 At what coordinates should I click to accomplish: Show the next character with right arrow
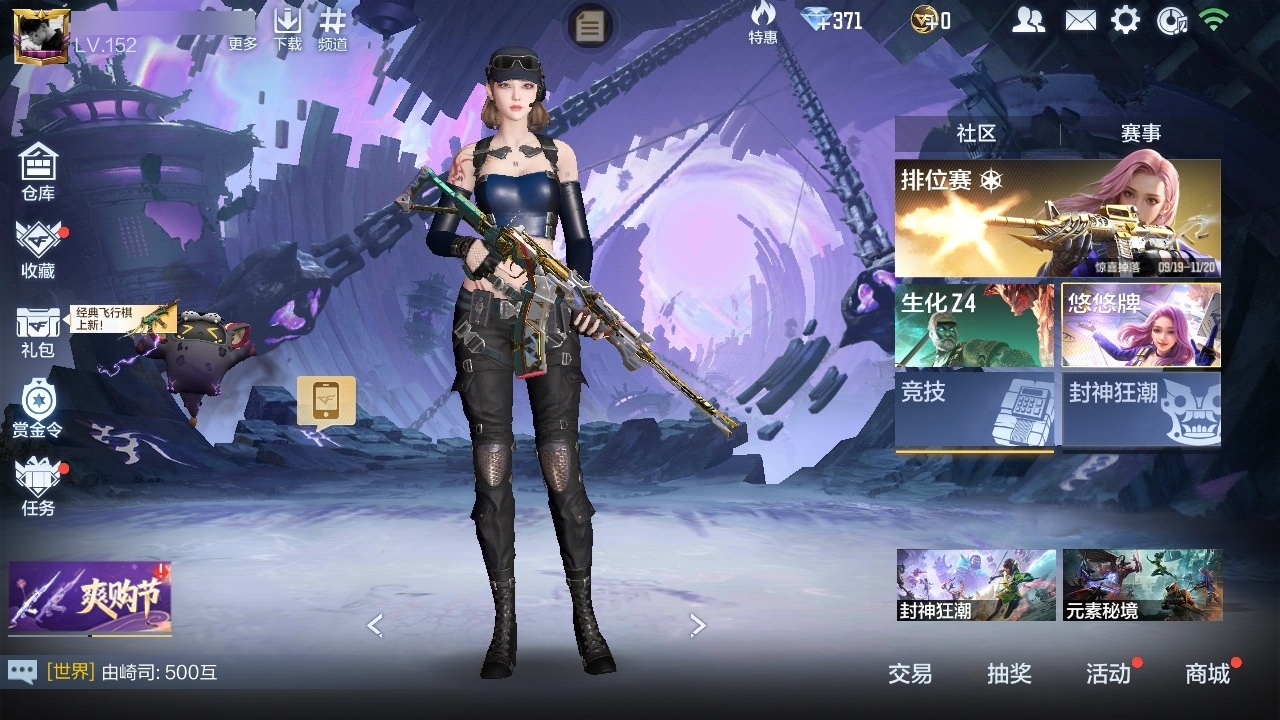tap(698, 626)
